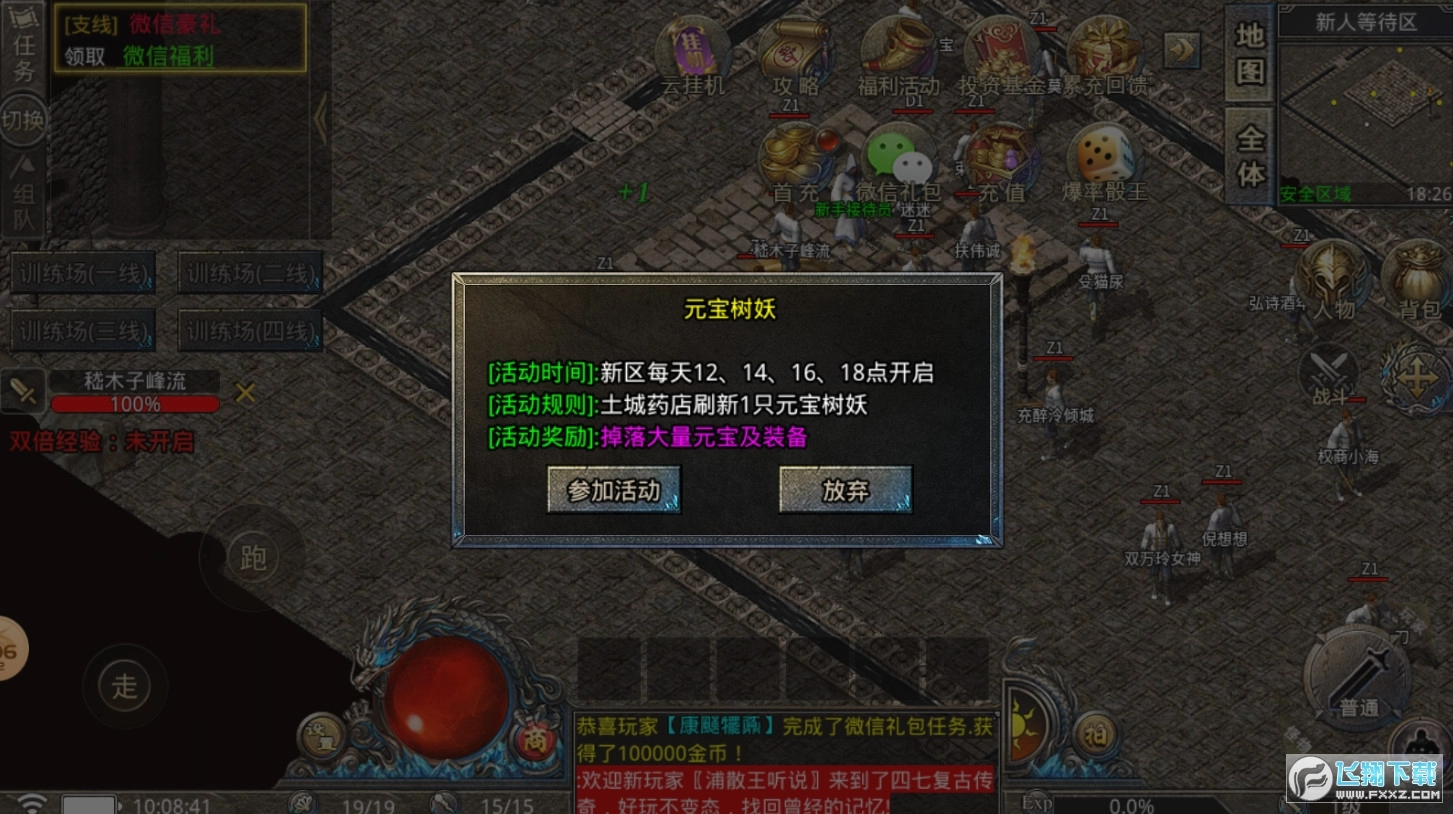Toggle 走 walk movement mode
Viewport: 1453px width, 814px height.
coord(124,686)
